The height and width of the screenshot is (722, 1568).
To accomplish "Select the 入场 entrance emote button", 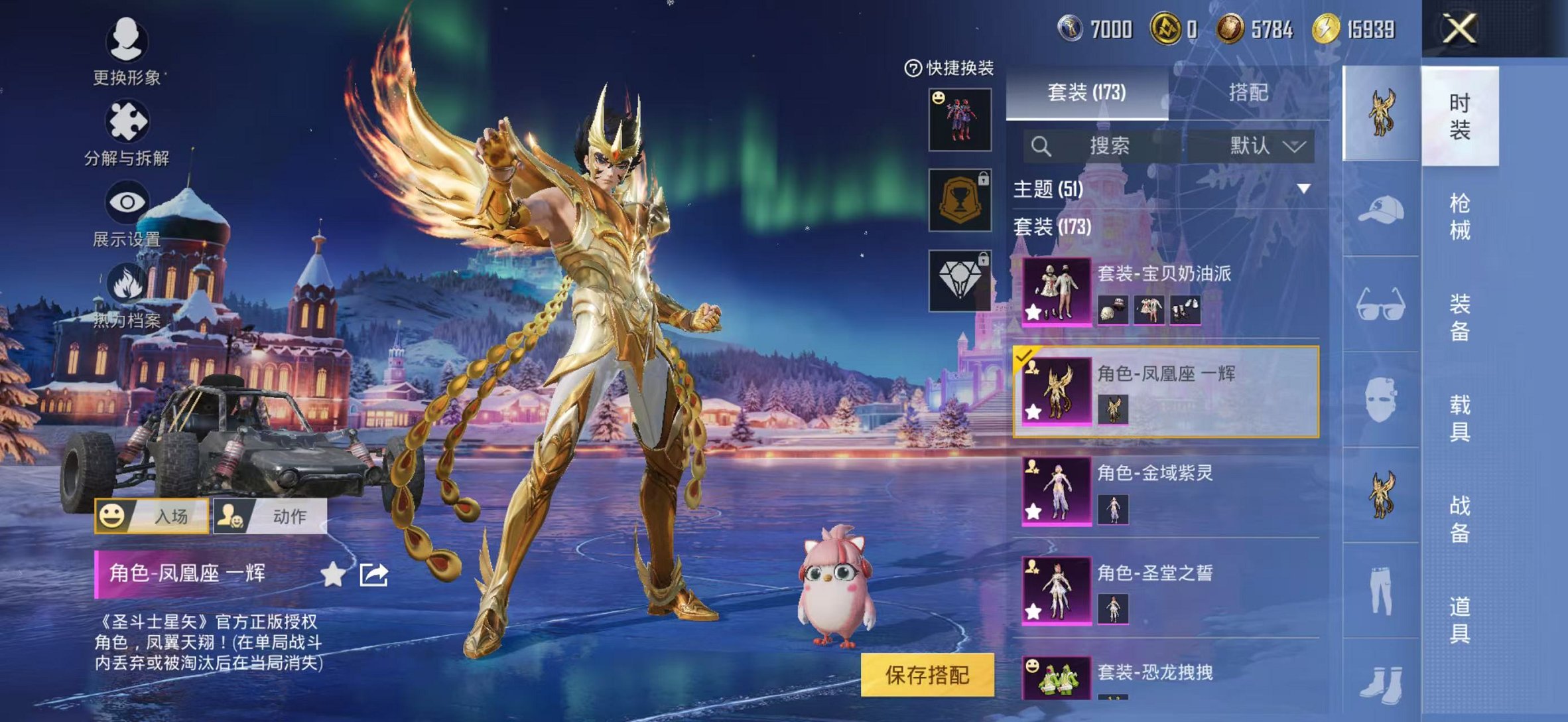I will click(x=152, y=516).
